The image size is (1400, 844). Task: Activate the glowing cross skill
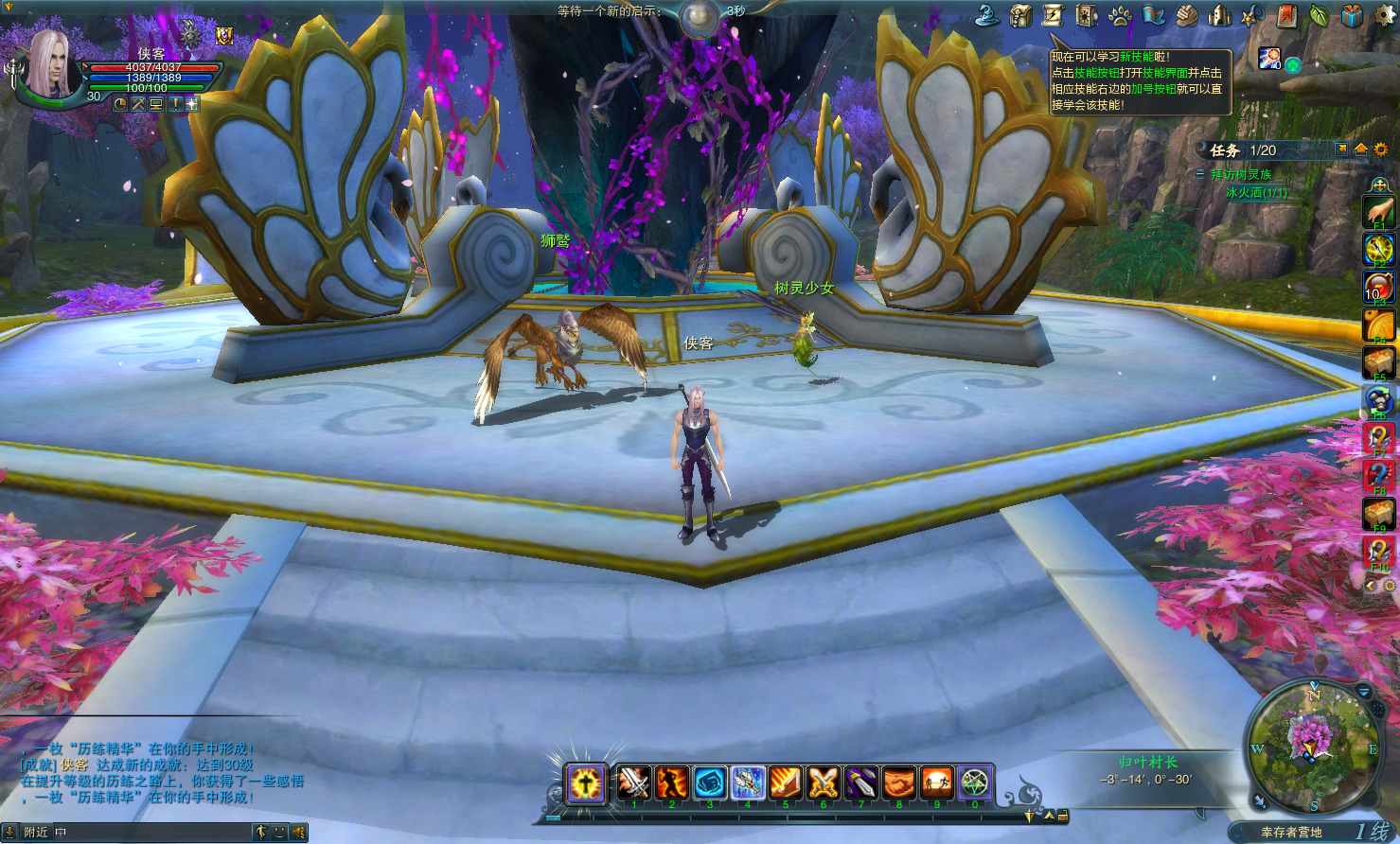[x=586, y=782]
